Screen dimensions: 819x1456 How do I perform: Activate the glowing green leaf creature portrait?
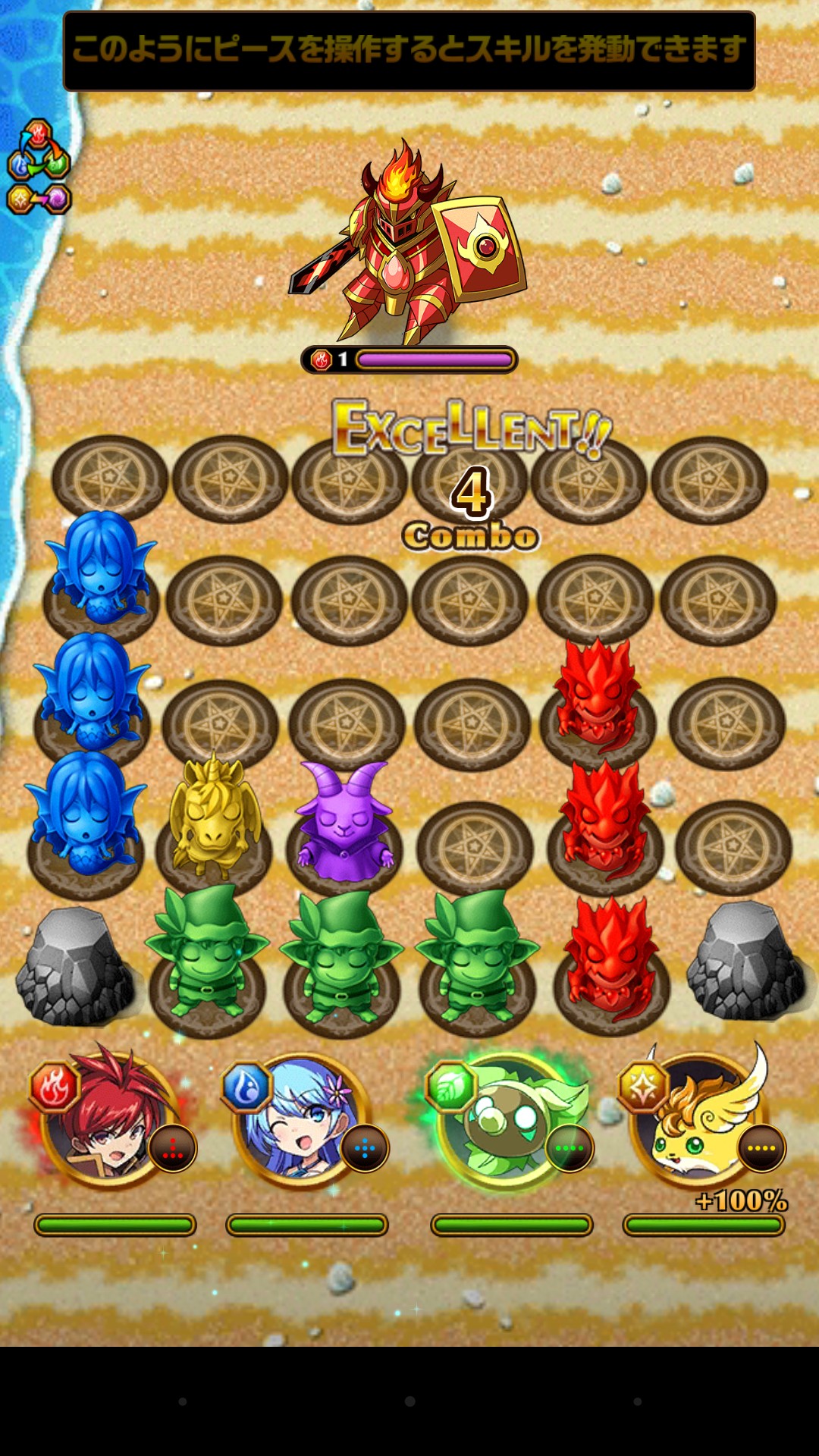[507, 1119]
